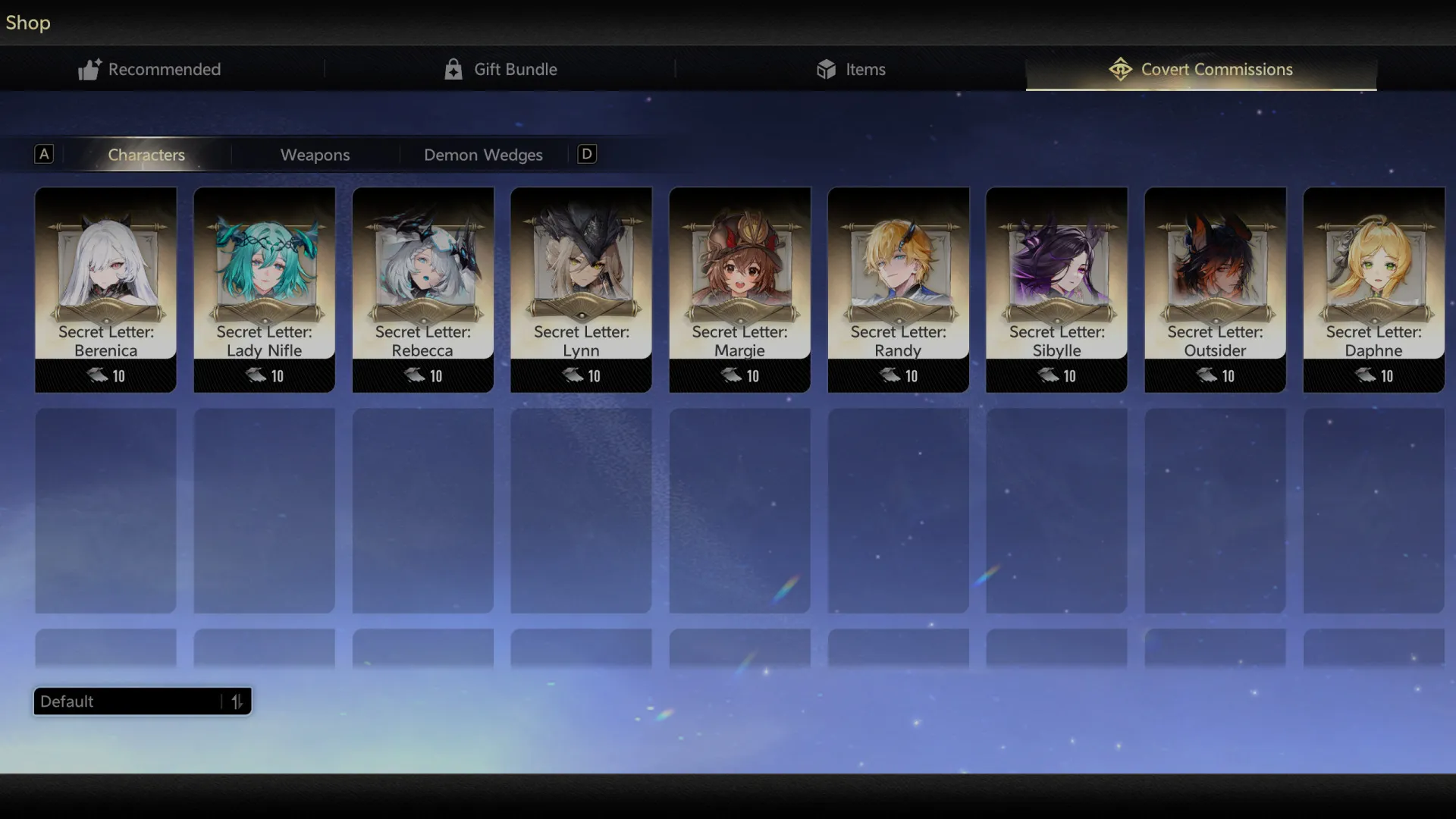Viewport: 1456px width, 819px height.
Task: Show the Characters category
Action: (146, 155)
